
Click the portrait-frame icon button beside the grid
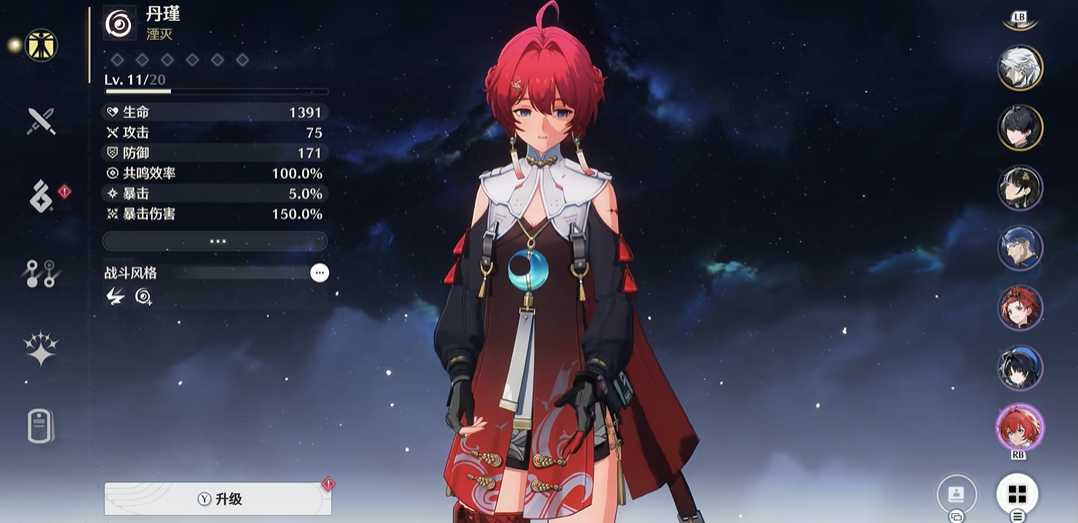[x=956, y=494]
